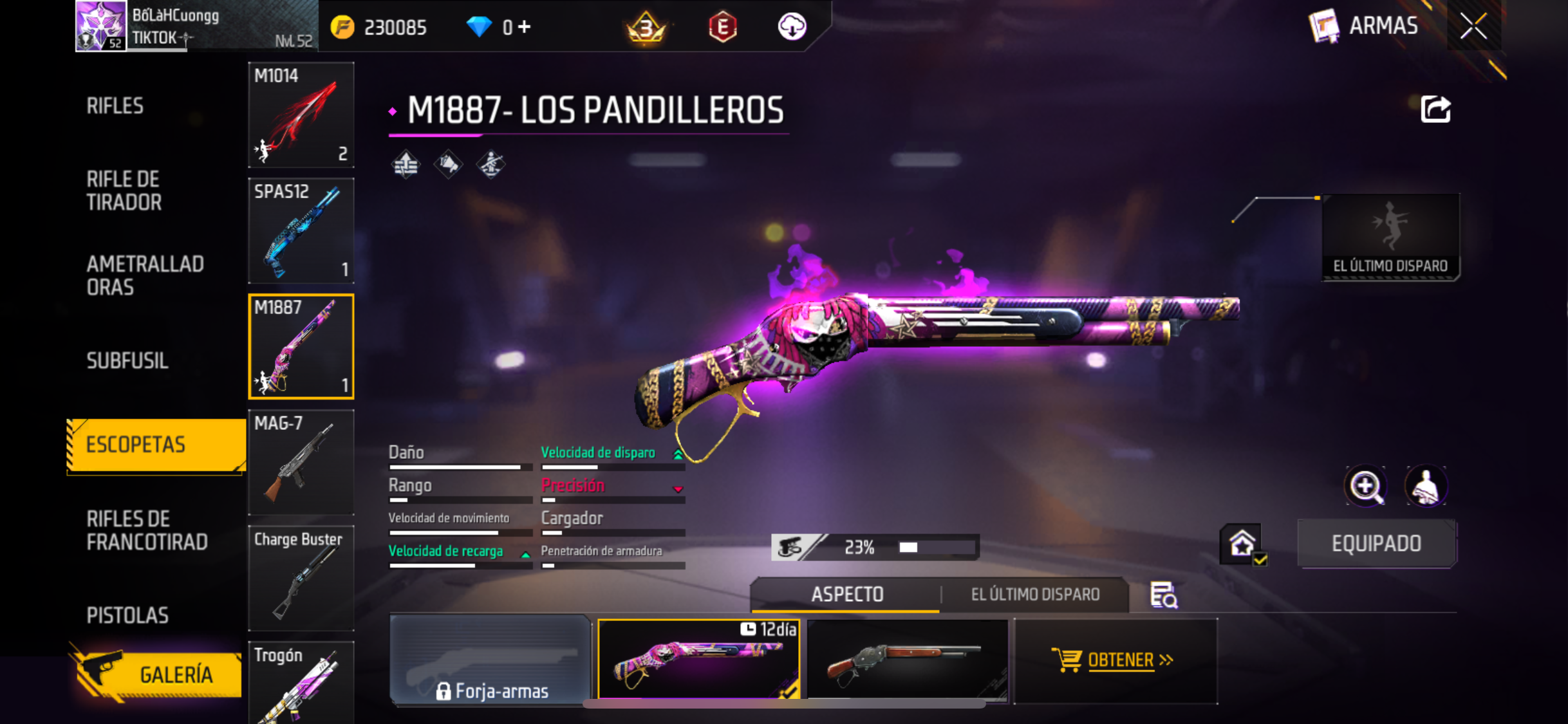Screen dimensions: 1568x724
Task: Switch to Rifle de Tirador category
Action: [x=124, y=190]
